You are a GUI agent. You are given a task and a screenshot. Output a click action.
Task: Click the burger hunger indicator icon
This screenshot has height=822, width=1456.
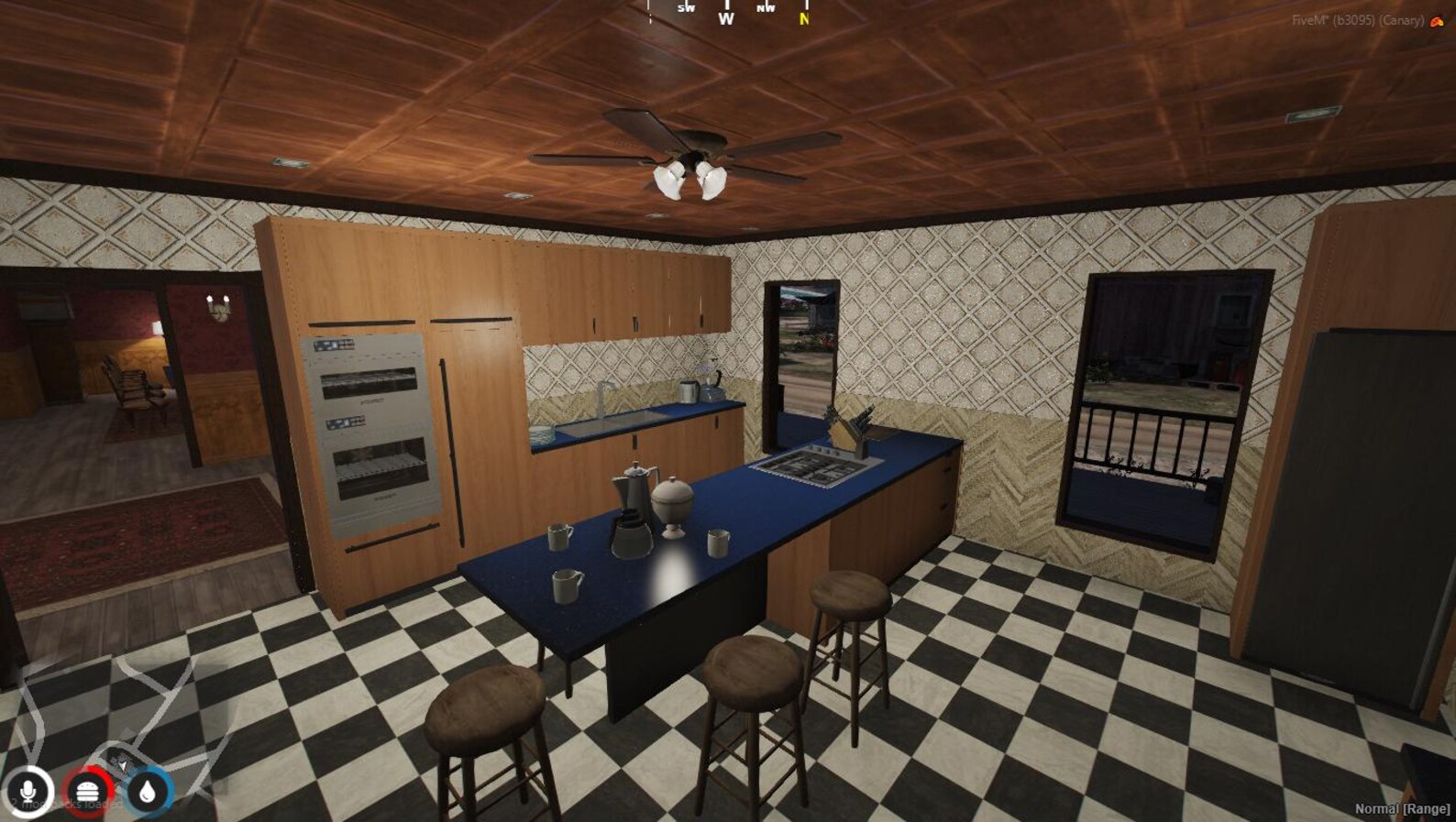(88, 794)
